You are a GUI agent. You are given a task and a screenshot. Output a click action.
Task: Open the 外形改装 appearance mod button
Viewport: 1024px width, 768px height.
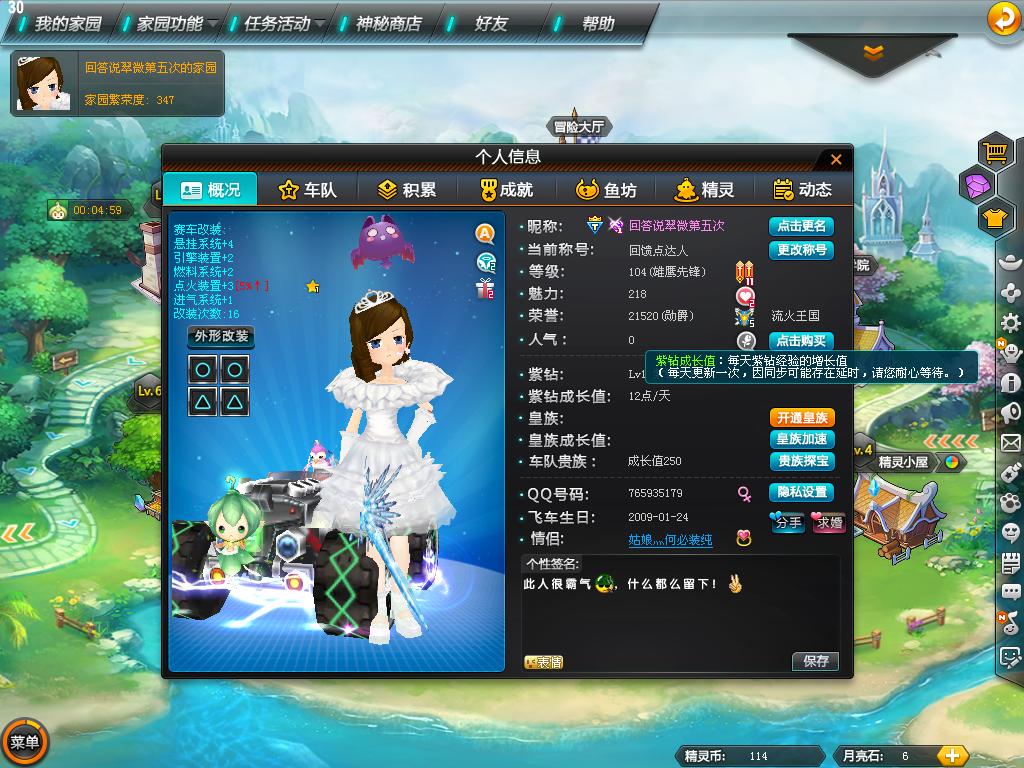point(221,336)
